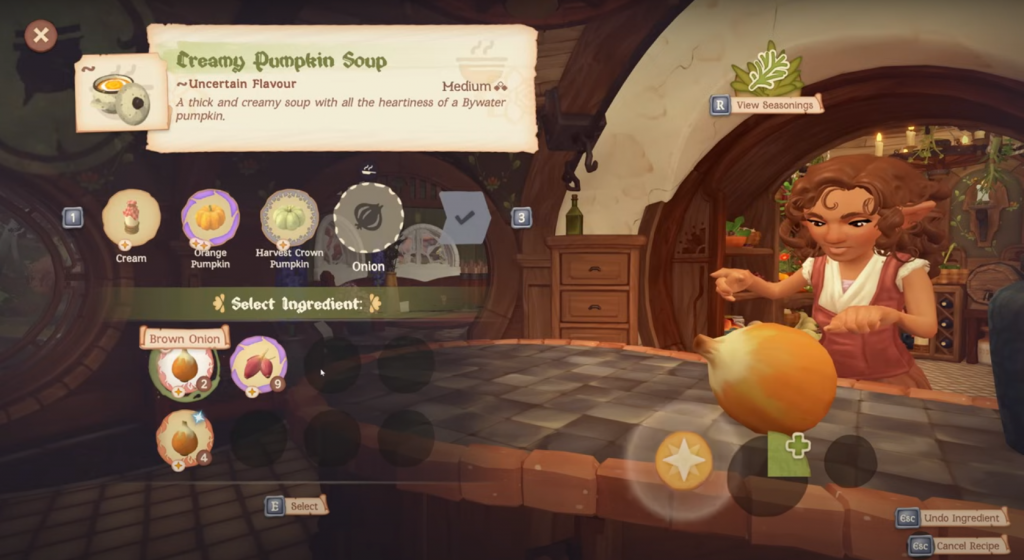Click the Select button label
Screen dimensions: 1024x560
[x=296, y=506]
